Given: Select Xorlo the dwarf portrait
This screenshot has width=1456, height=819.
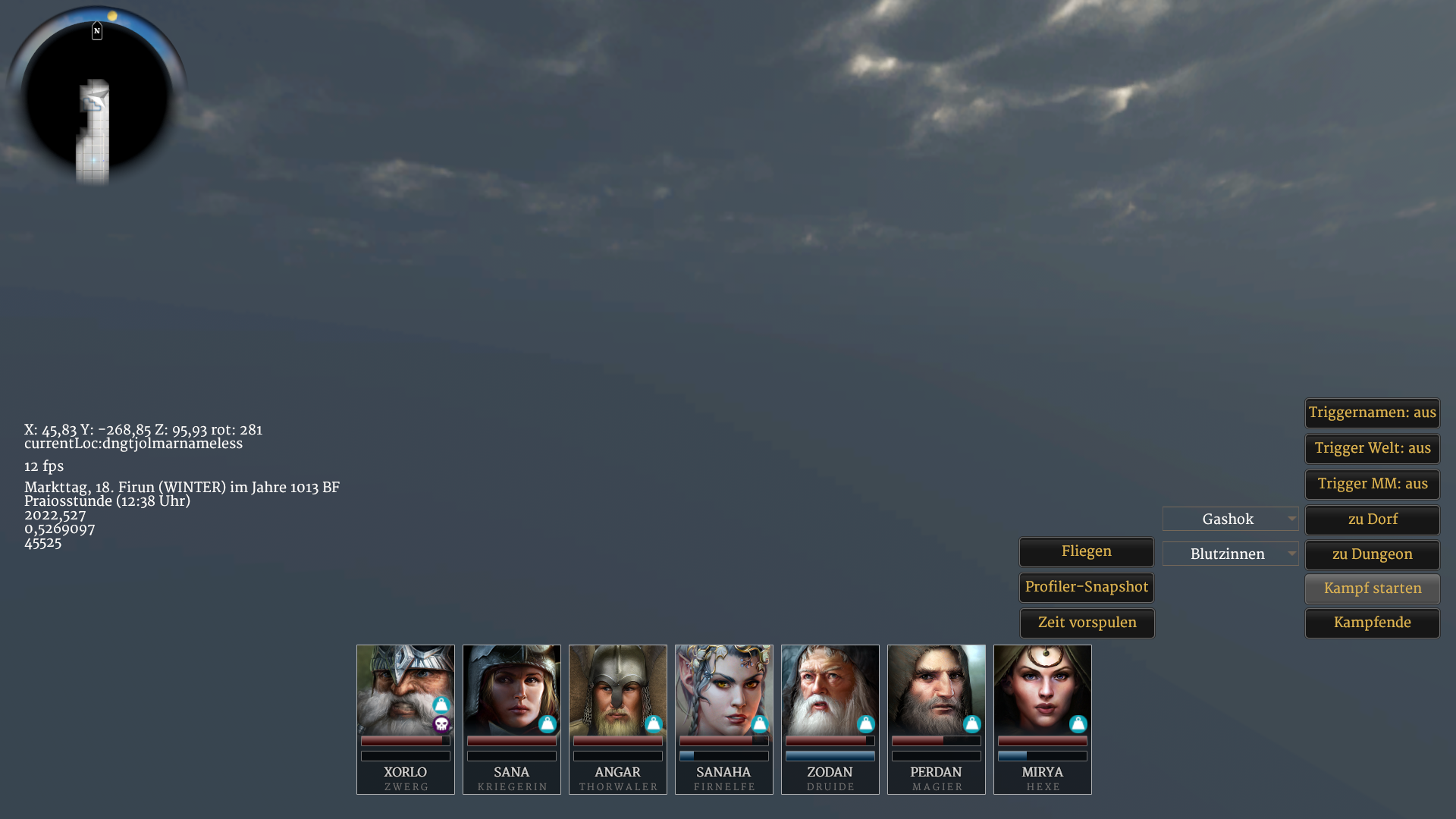Looking at the screenshot, I should 406,690.
